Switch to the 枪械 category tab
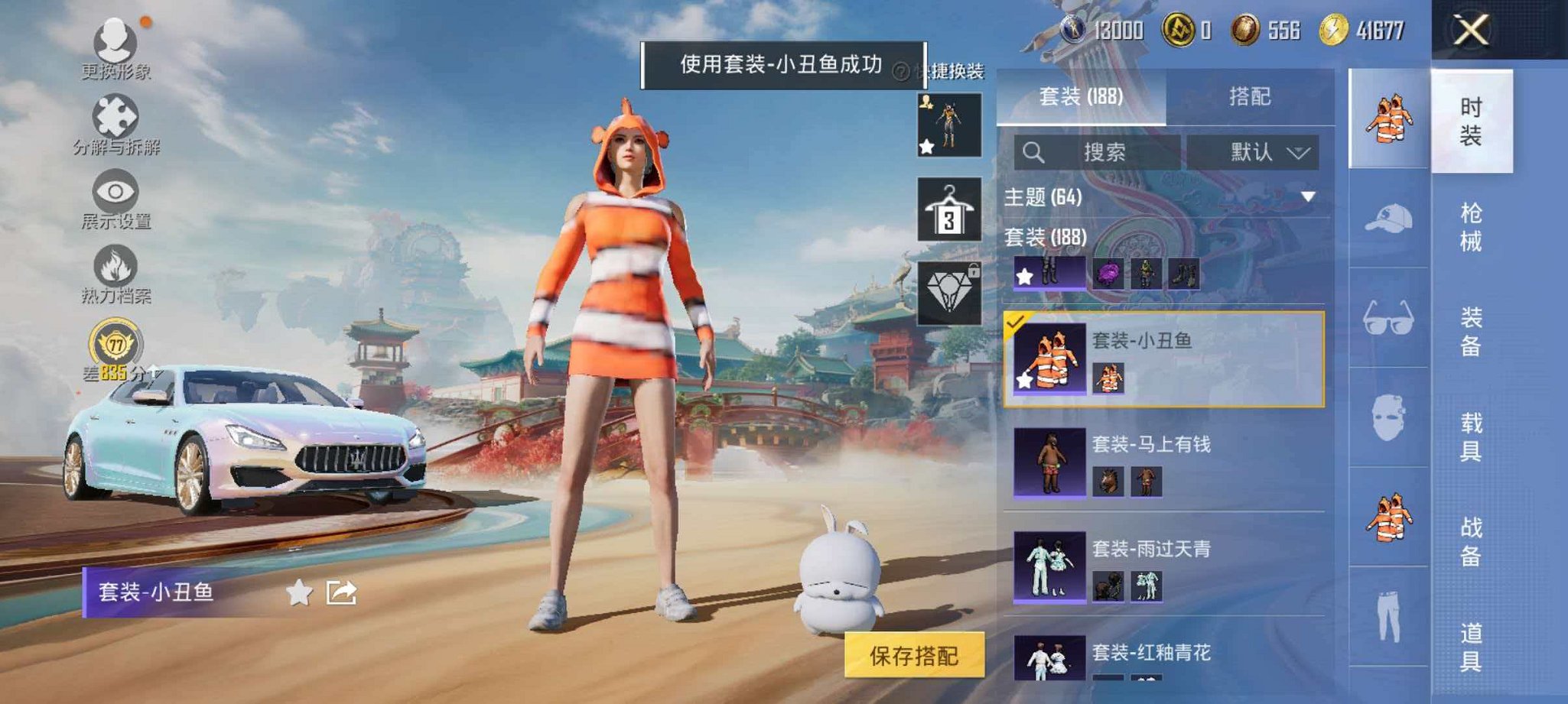 pos(1471,225)
